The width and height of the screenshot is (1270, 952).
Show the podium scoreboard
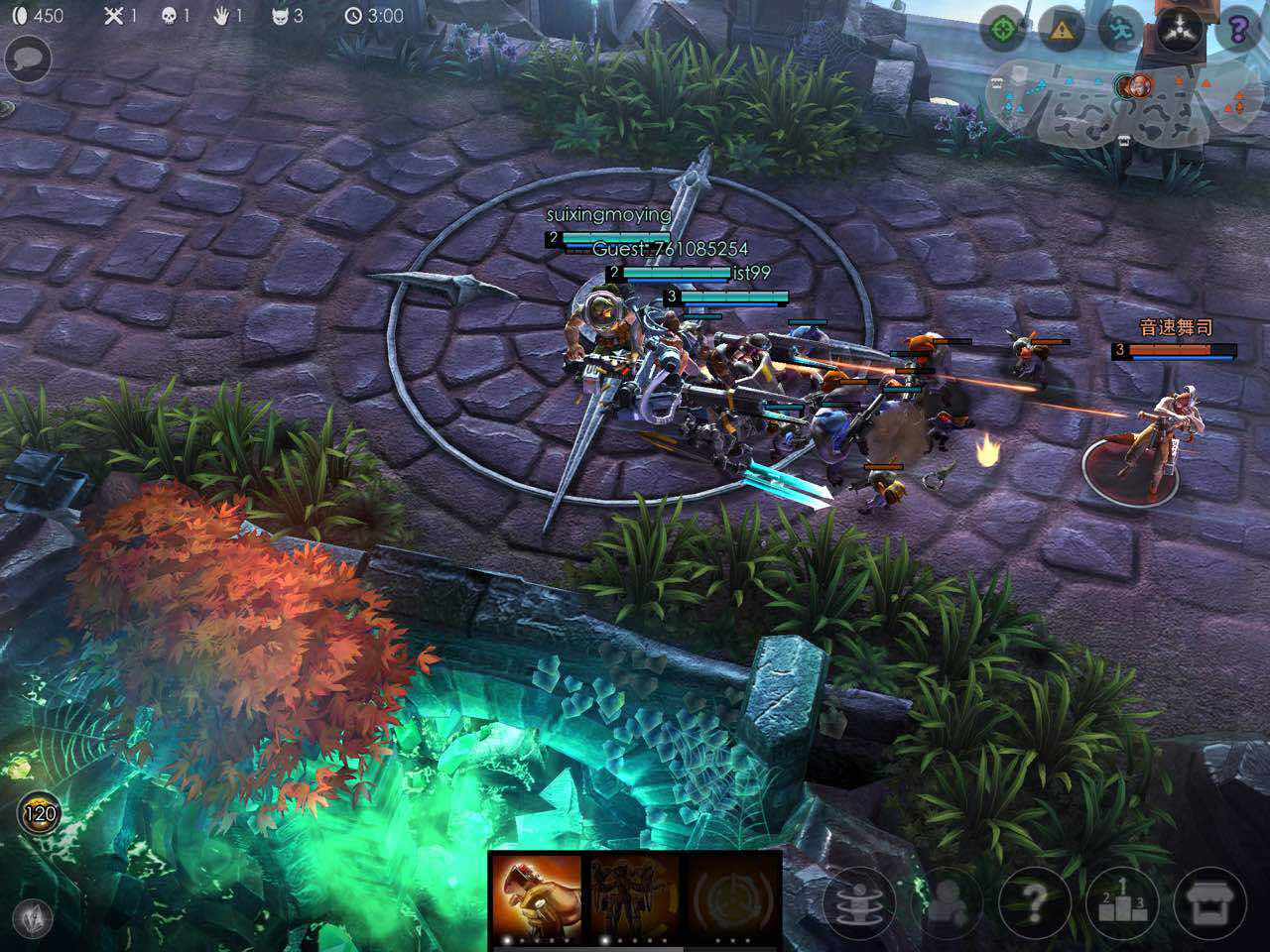[1122, 902]
